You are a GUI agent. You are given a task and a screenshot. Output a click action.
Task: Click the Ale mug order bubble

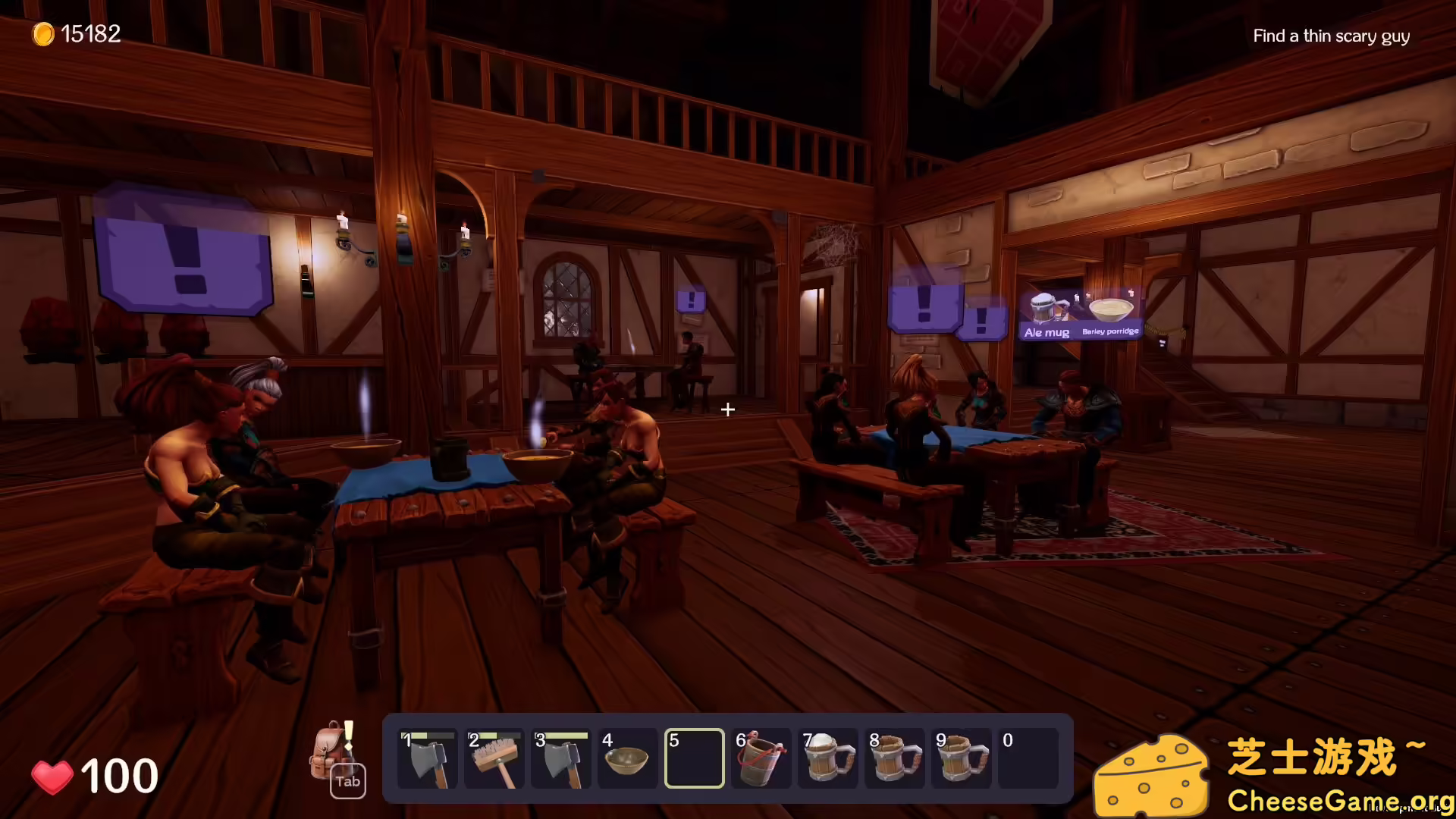pyautogui.click(x=1046, y=311)
